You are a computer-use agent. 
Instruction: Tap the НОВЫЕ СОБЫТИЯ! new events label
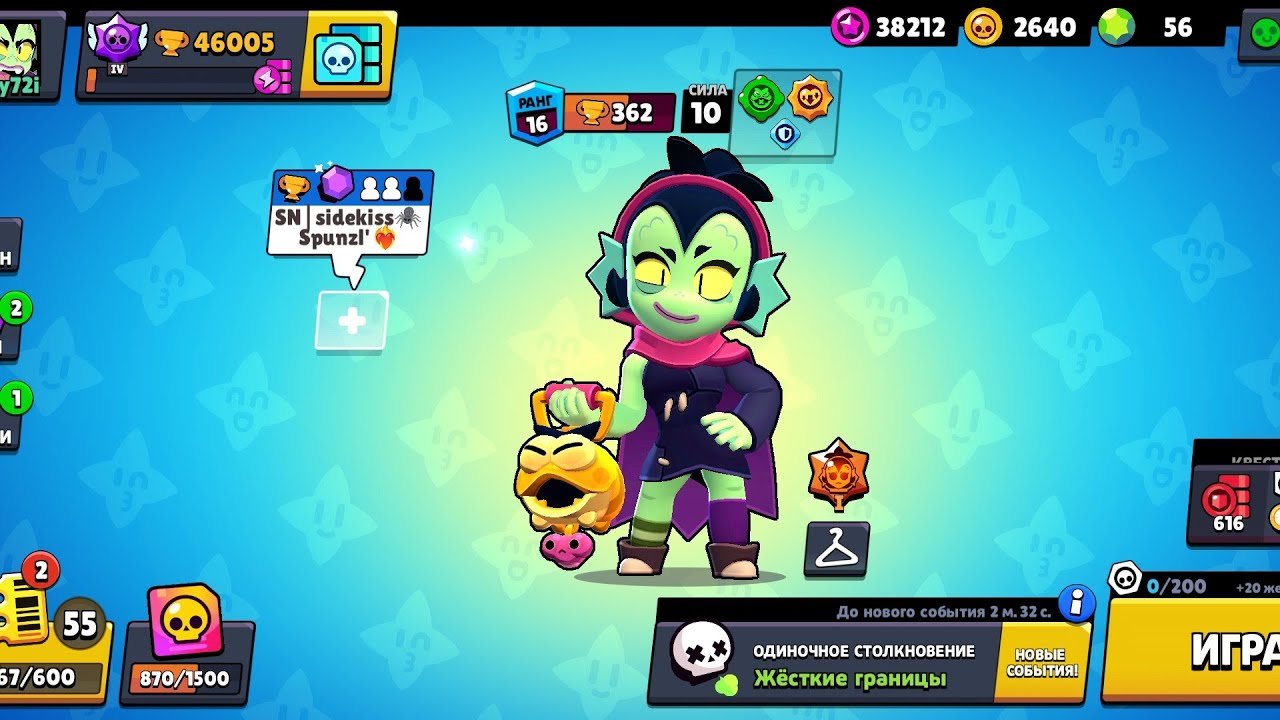pyautogui.click(x=1041, y=663)
